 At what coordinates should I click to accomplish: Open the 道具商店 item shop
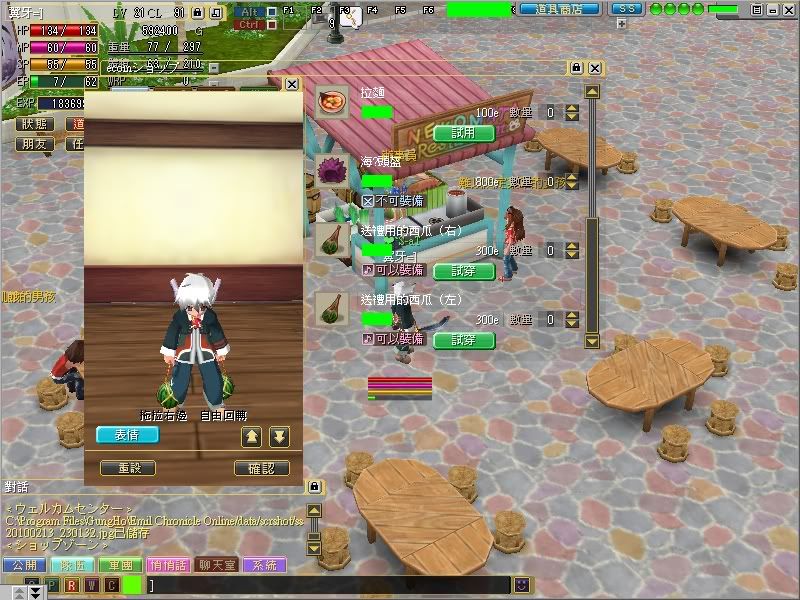559,9
